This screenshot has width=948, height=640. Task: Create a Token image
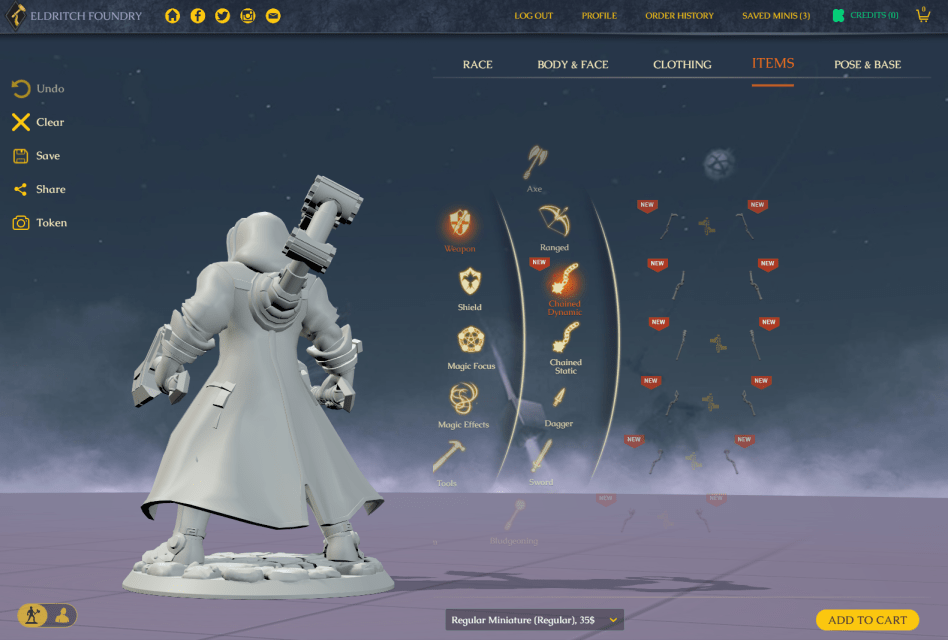[x=39, y=223]
